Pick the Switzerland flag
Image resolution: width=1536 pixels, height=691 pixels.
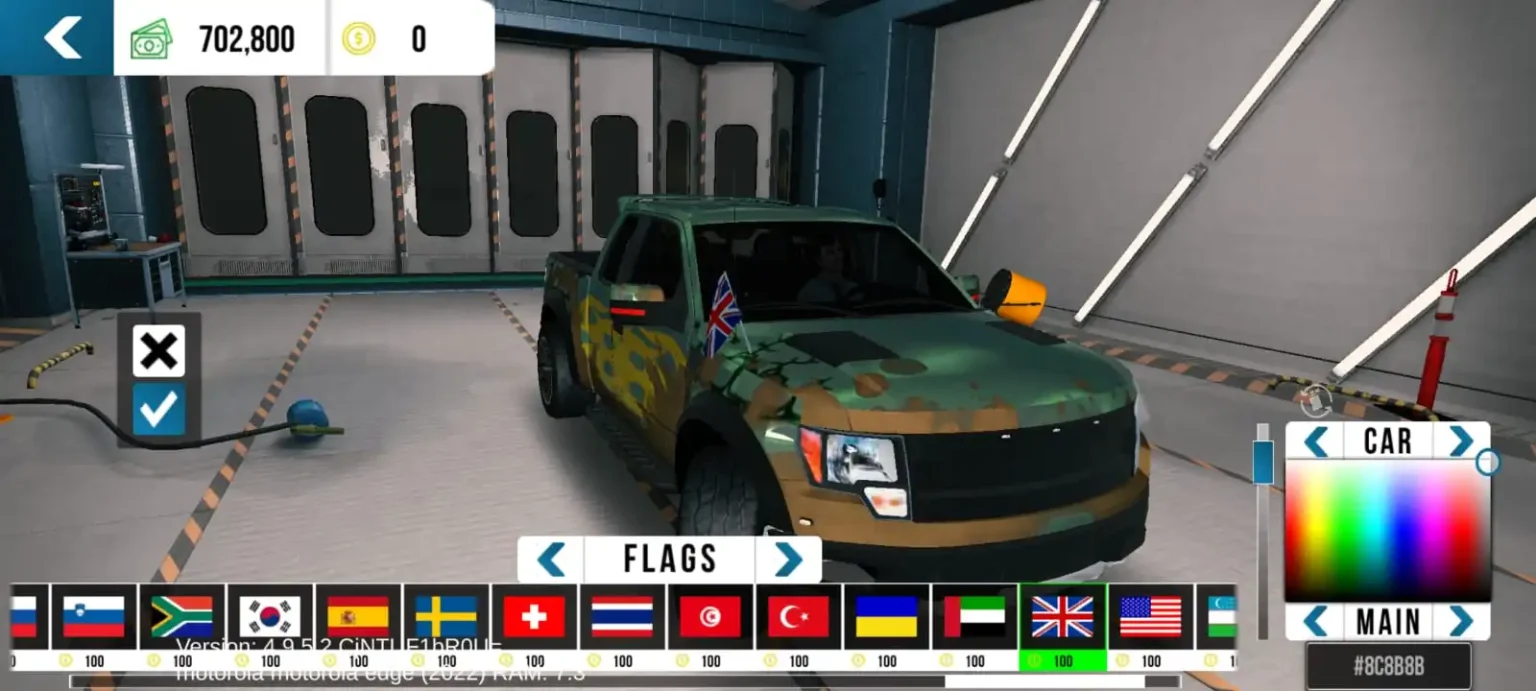(x=534, y=617)
